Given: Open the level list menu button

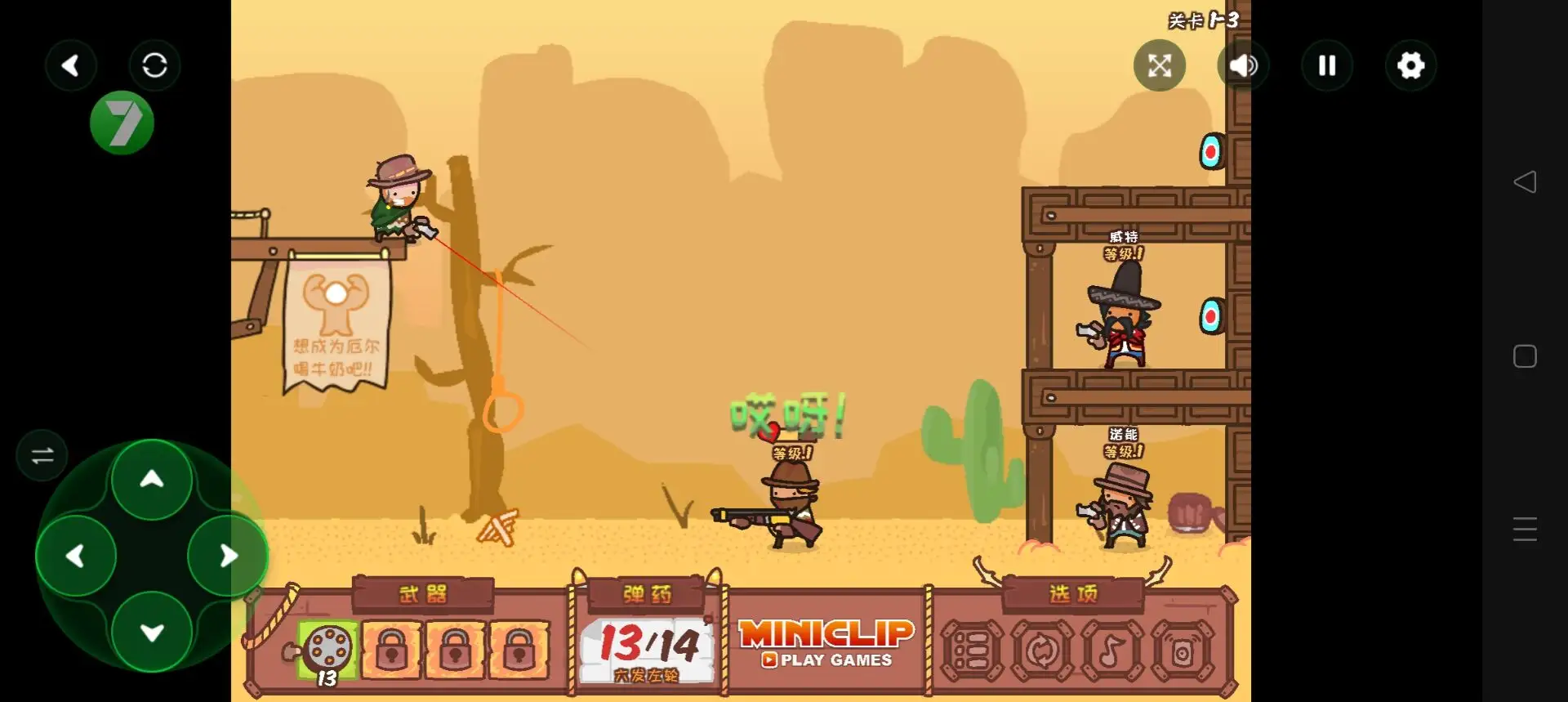Looking at the screenshot, I should (972, 651).
